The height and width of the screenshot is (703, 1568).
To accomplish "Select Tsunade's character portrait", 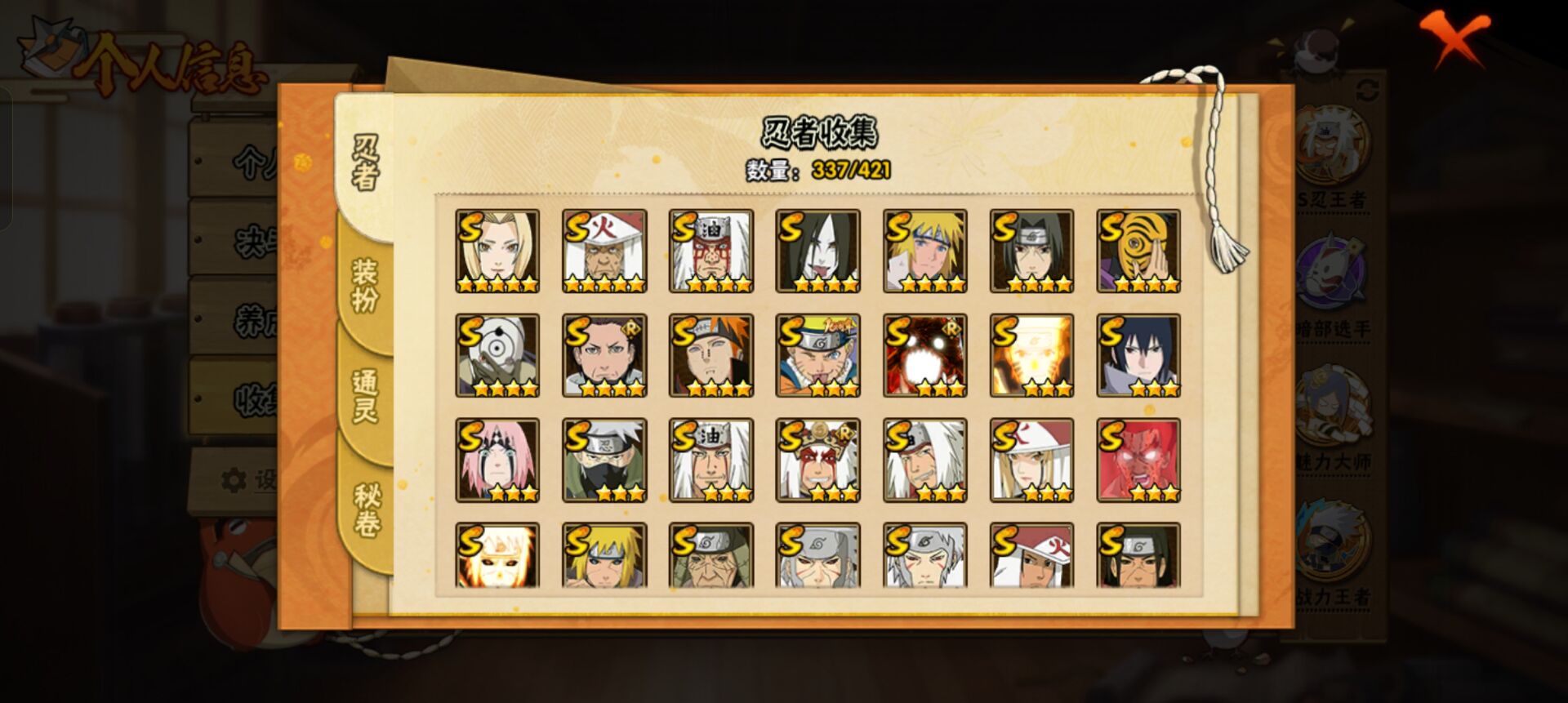I will click(497, 249).
